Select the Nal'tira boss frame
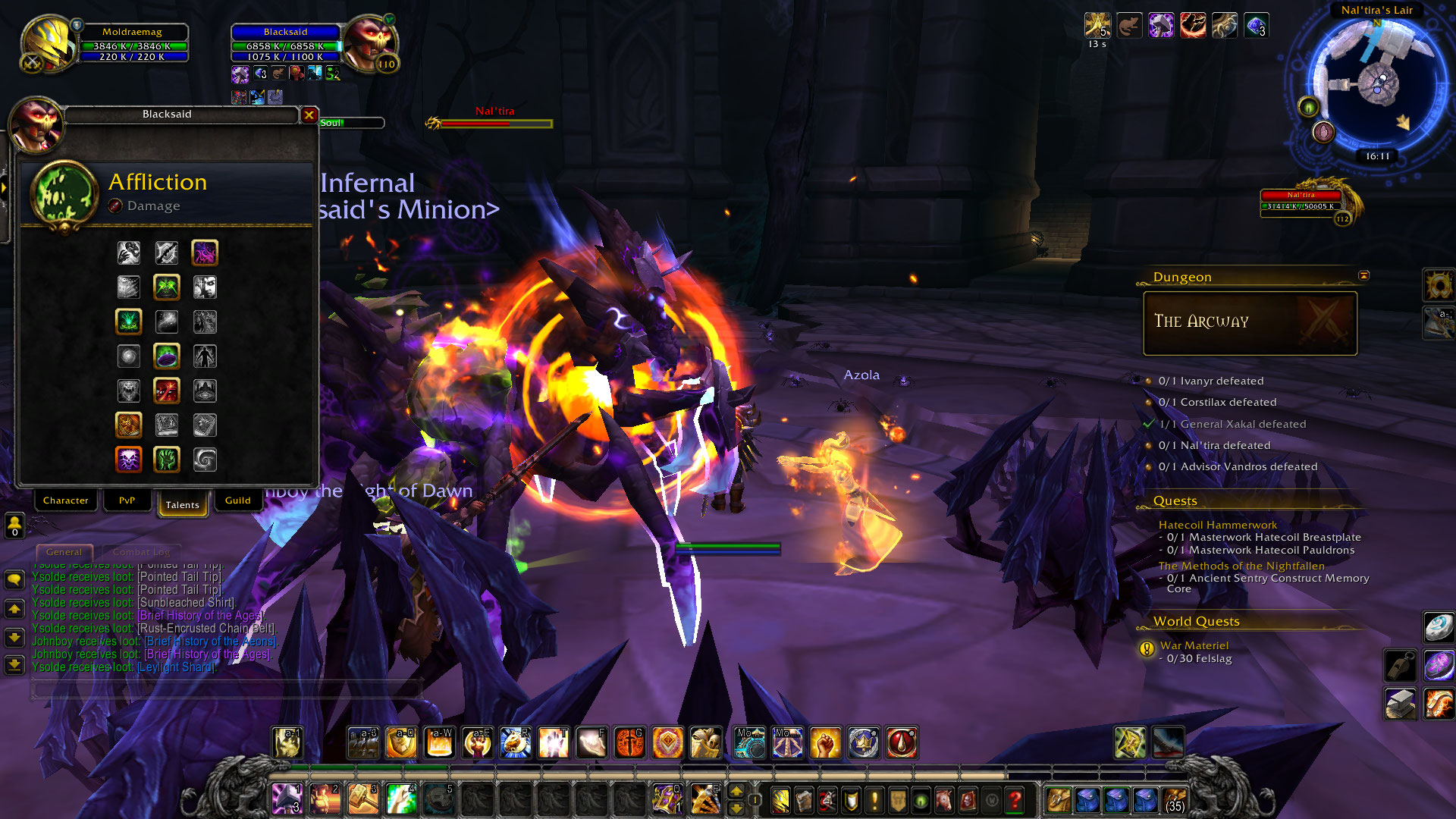The height and width of the screenshot is (819, 1456). coord(1303,201)
